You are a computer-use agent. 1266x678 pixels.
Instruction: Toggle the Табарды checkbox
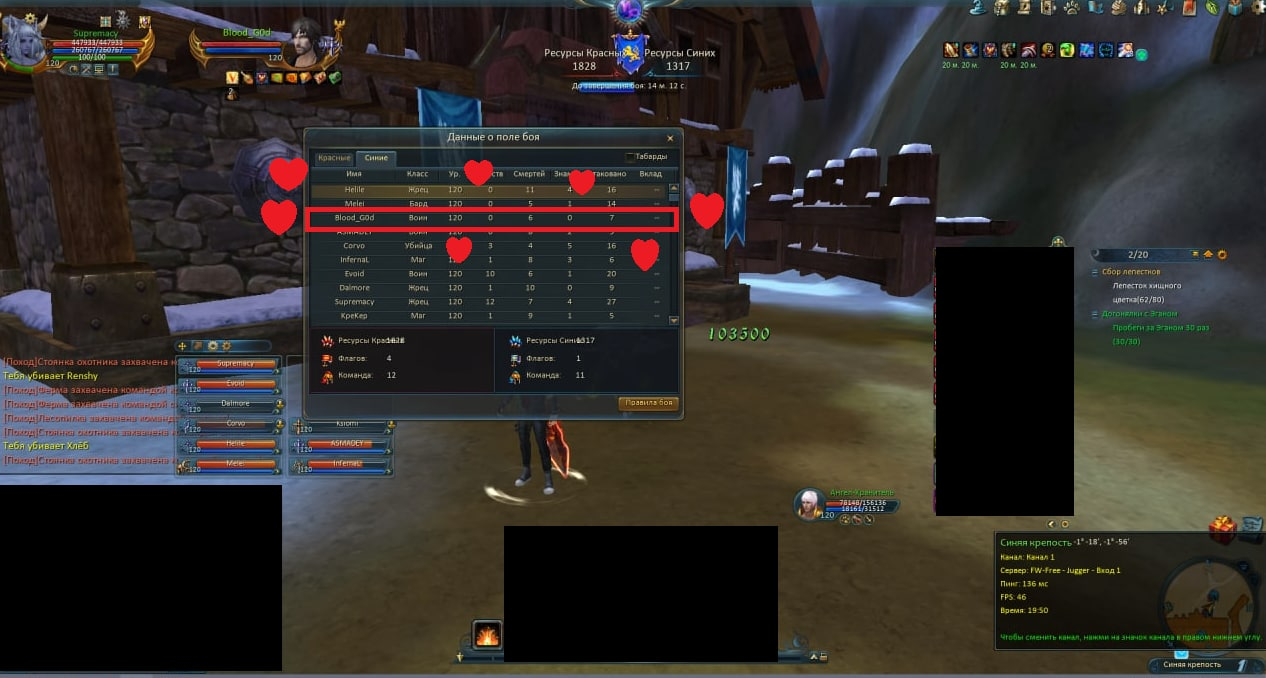tap(630, 157)
